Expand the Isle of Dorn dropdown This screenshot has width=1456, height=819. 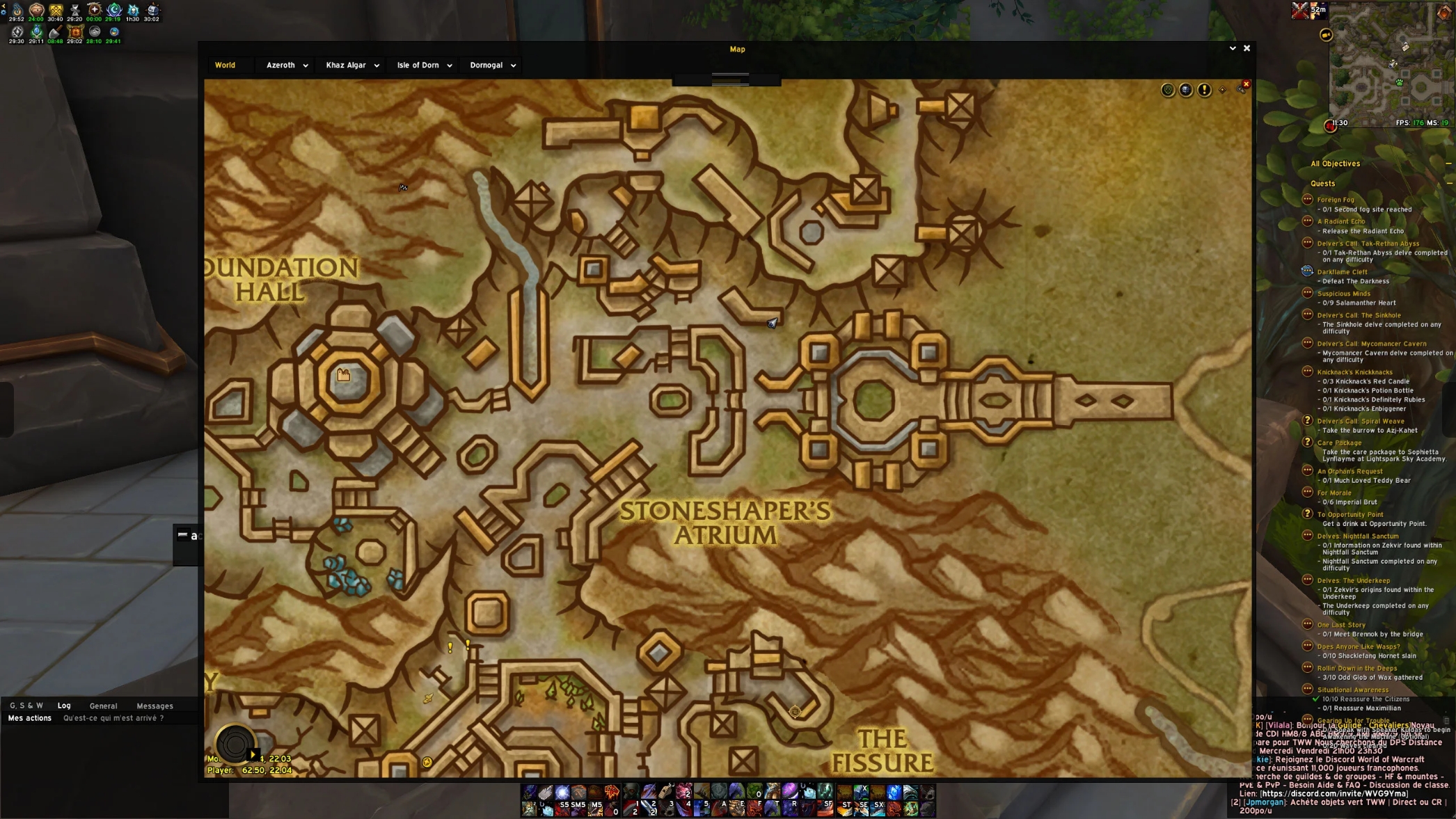point(424,65)
